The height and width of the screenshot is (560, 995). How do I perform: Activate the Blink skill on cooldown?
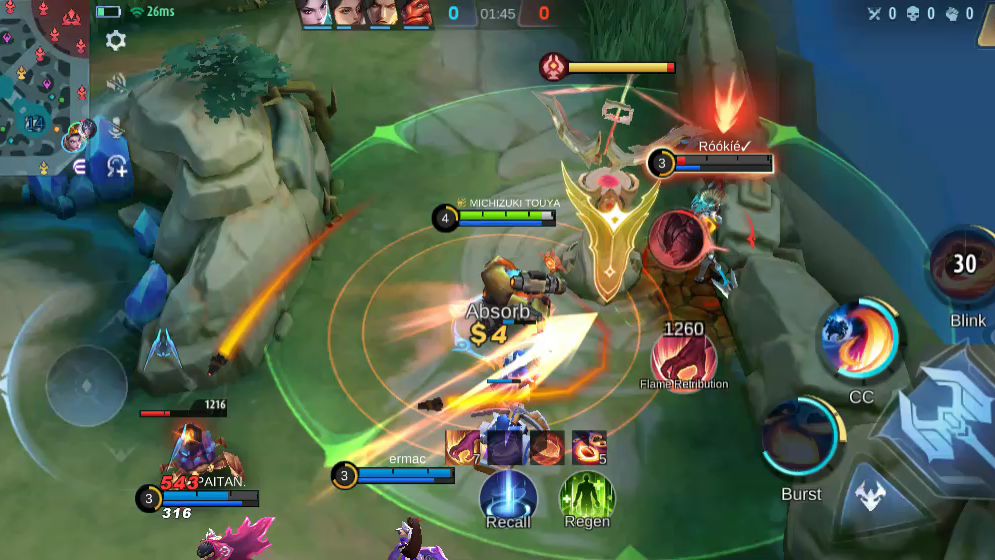pyautogui.click(x=963, y=267)
